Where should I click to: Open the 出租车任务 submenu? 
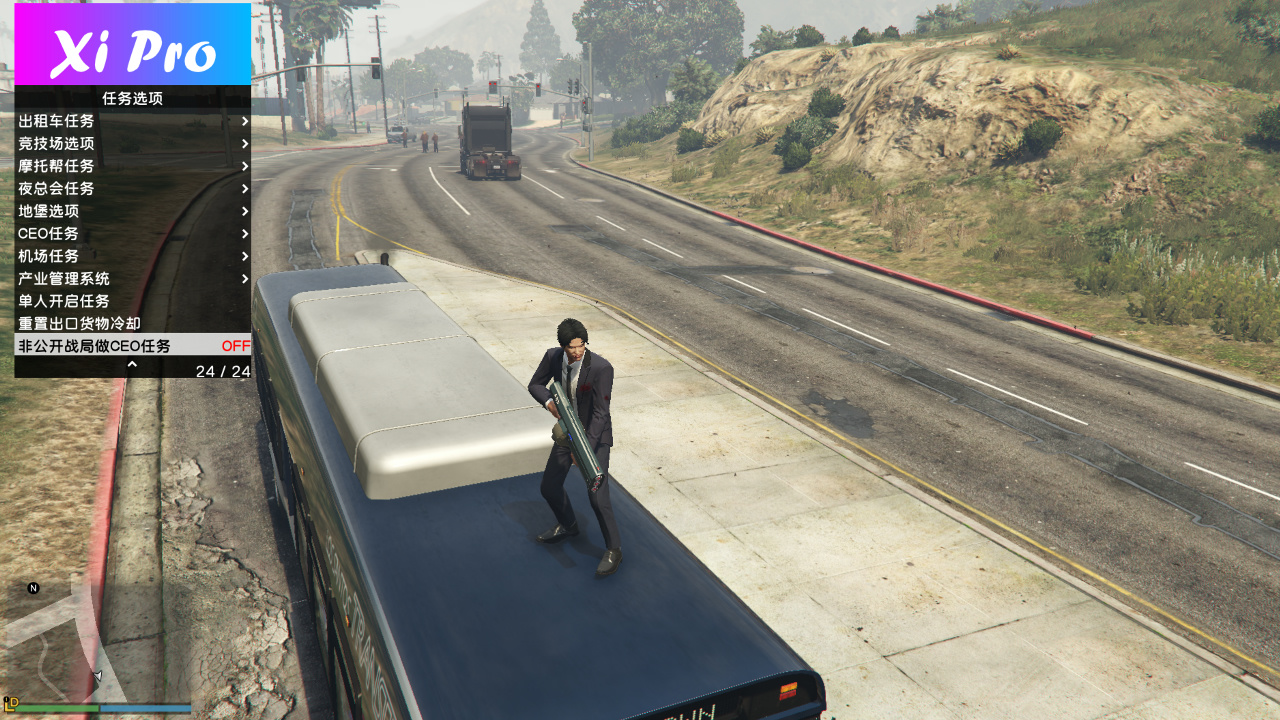(132, 121)
